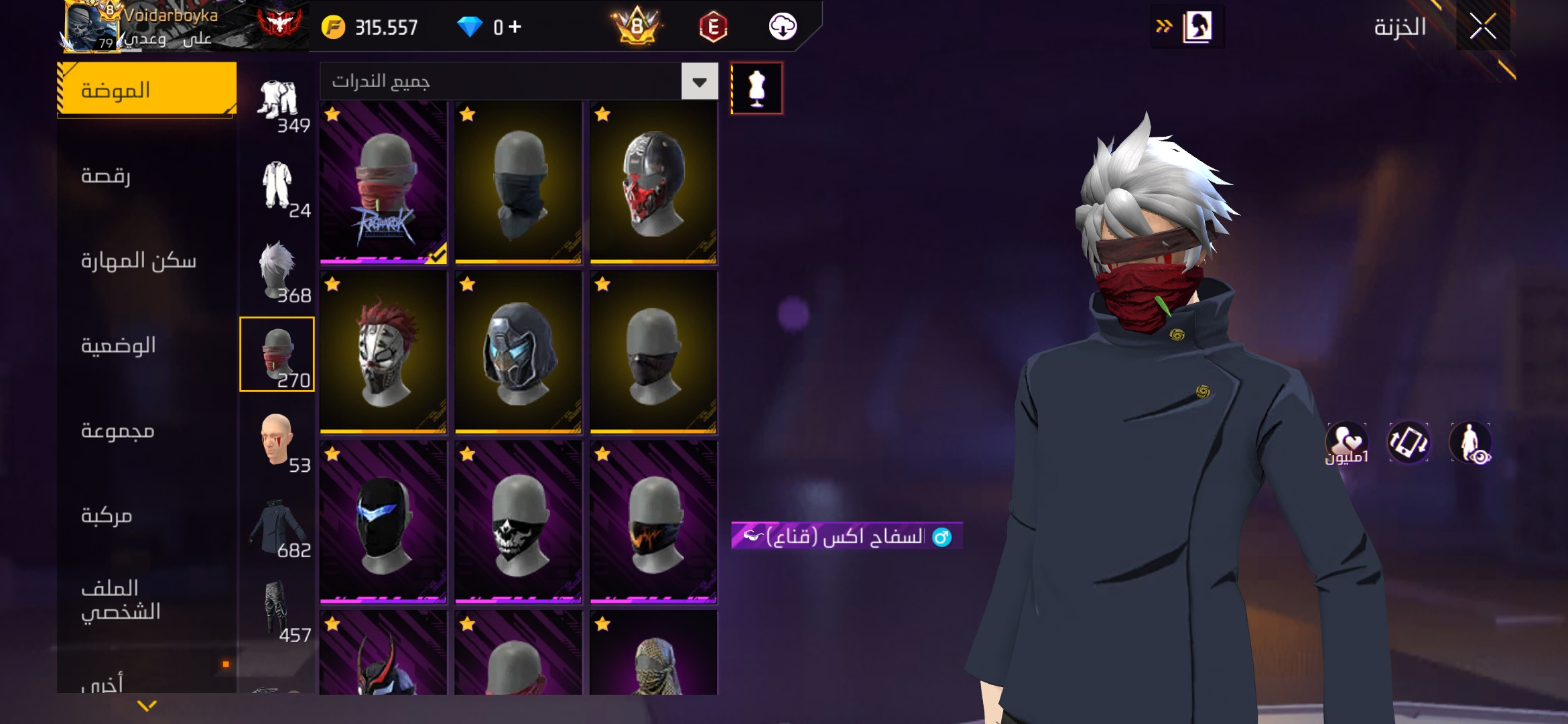Image resolution: width=1568 pixels, height=724 pixels.
Task: Click the dropdown arrow beside the rarity filter
Action: pyautogui.click(x=700, y=82)
